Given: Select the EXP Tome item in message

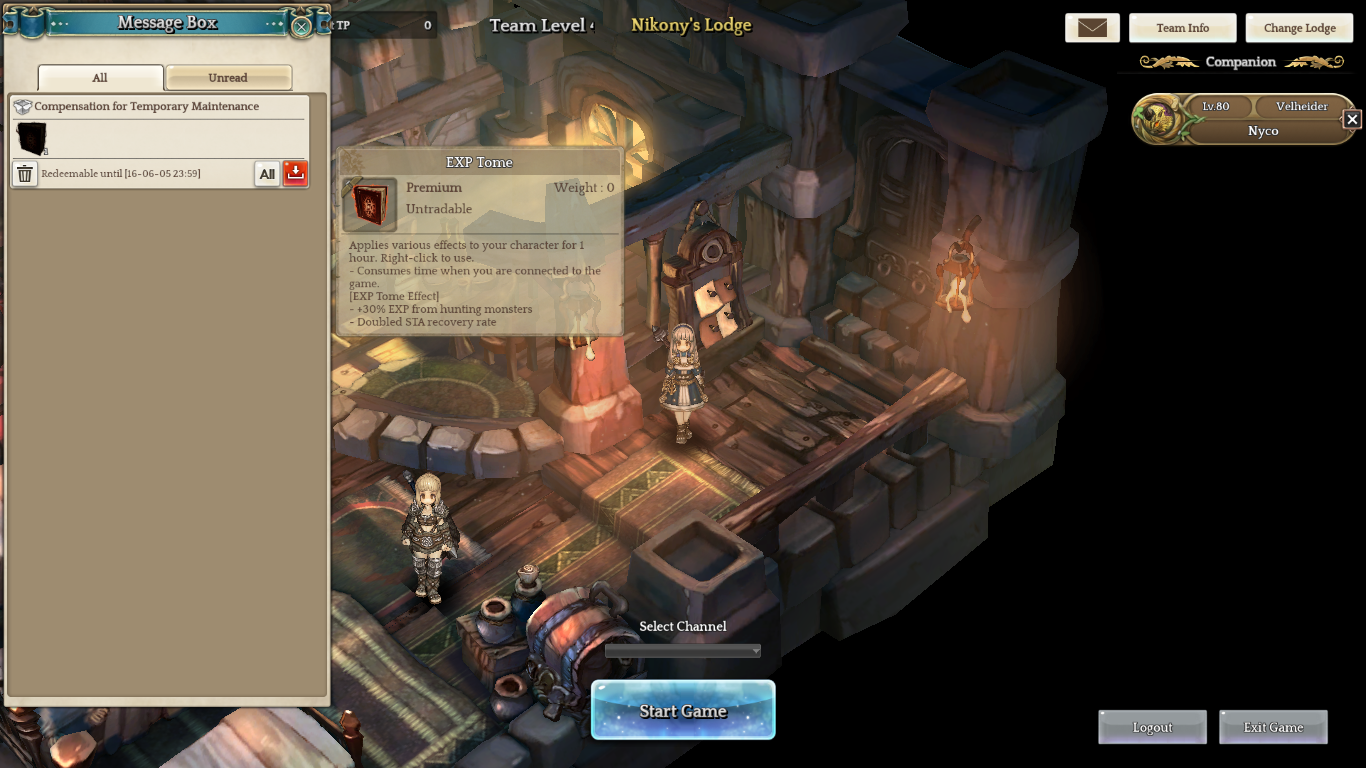Looking at the screenshot, I should [x=32, y=138].
